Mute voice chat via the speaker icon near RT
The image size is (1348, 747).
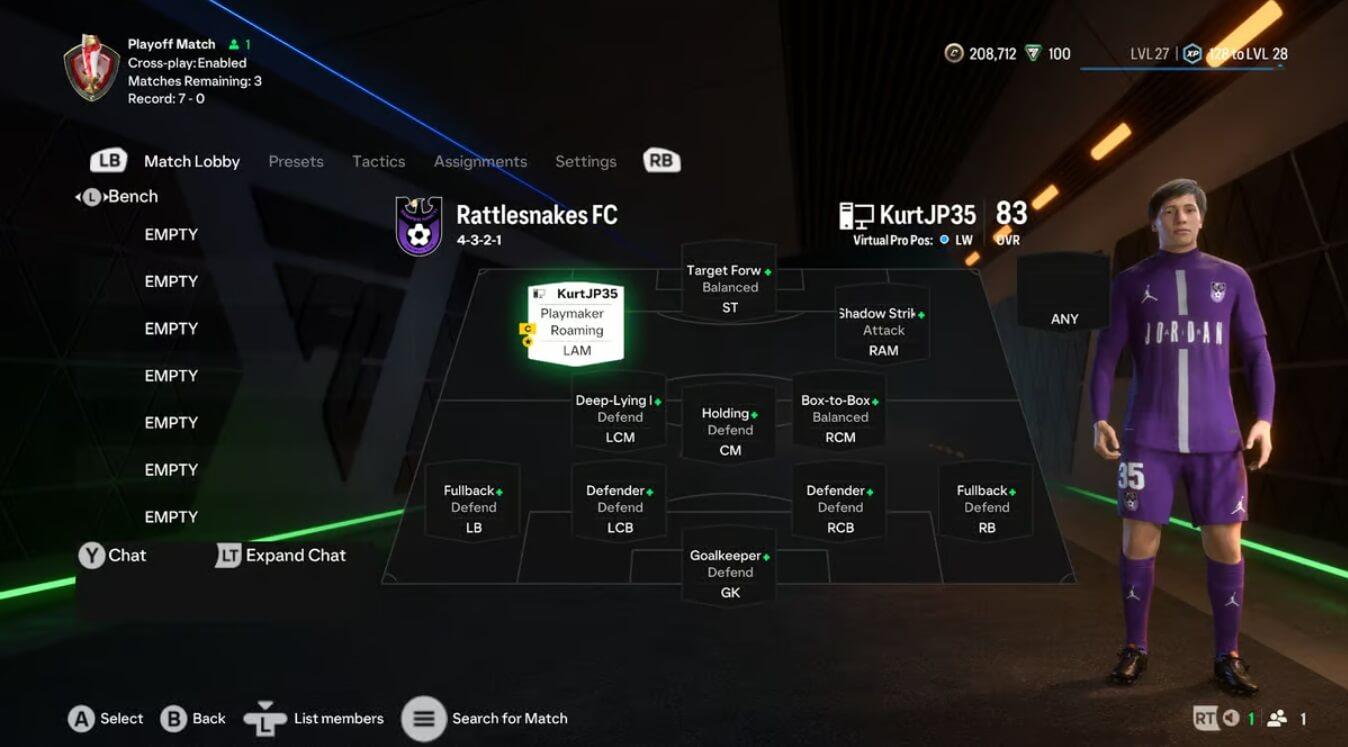tap(1232, 718)
